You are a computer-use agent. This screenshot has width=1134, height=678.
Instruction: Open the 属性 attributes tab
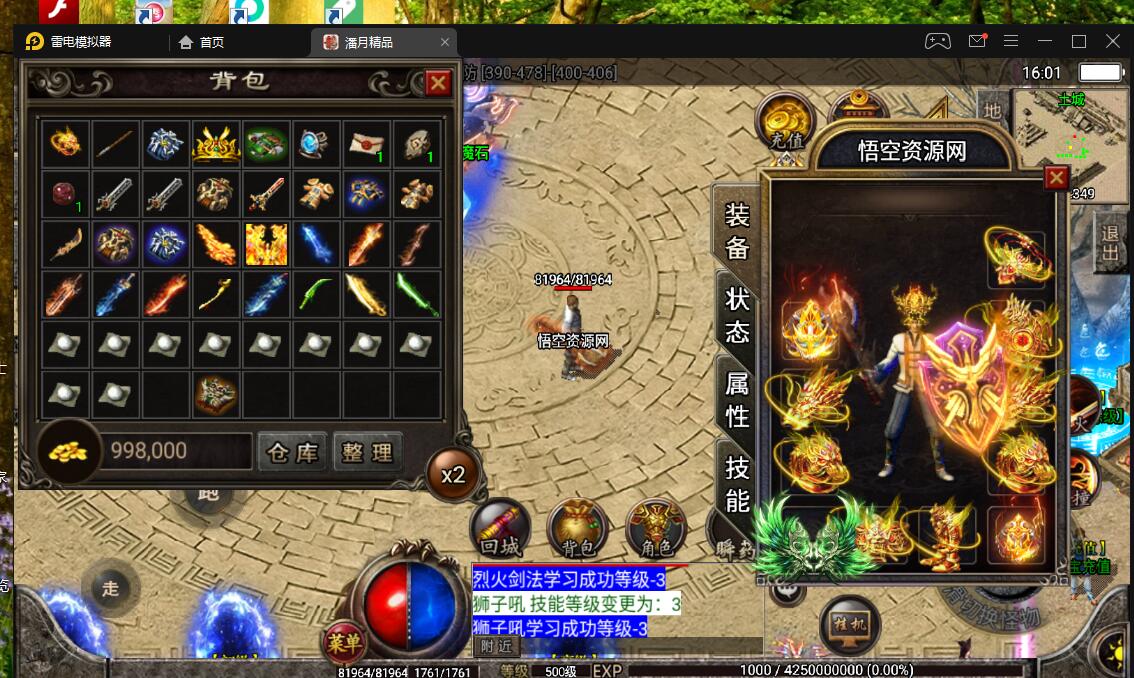click(738, 400)
